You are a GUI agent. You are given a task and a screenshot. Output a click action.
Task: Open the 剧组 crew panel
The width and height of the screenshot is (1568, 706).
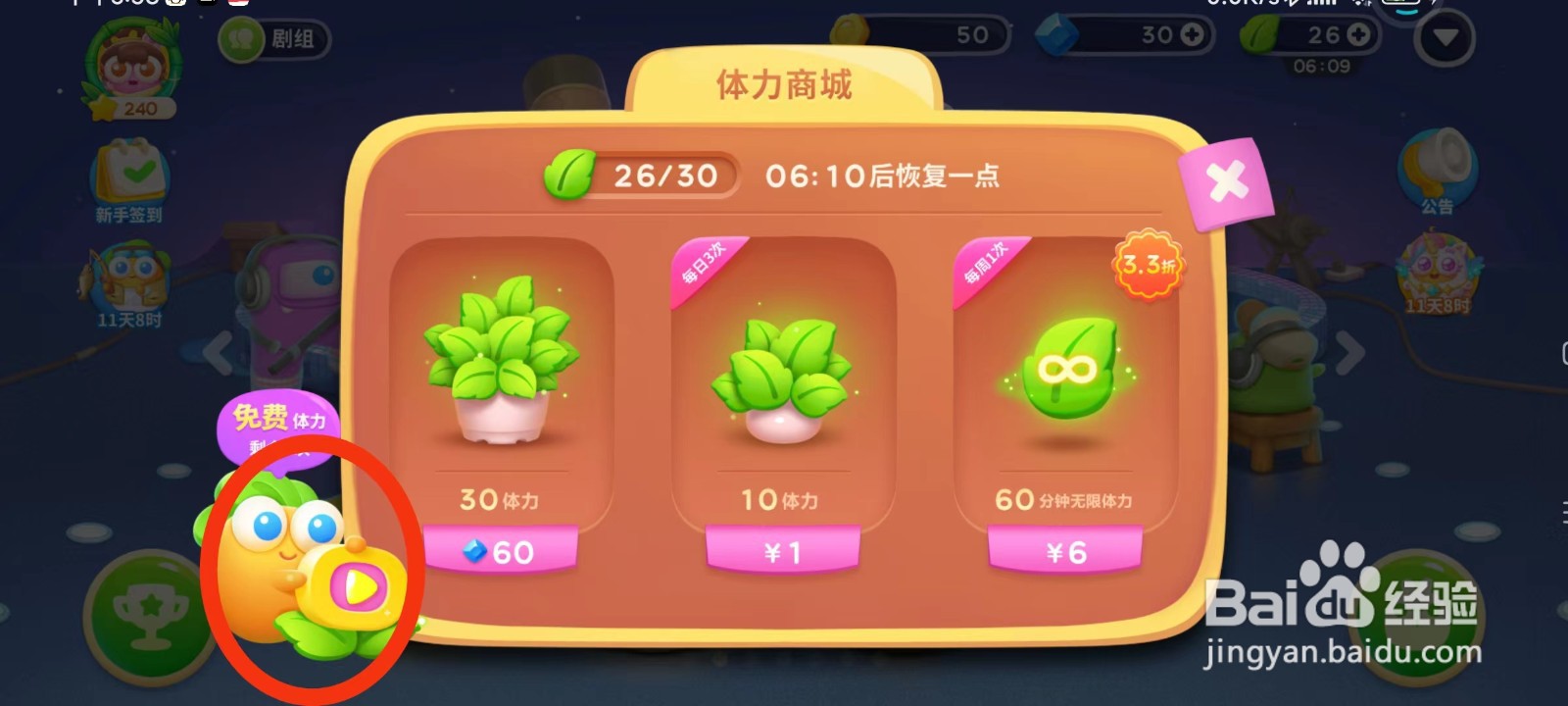274,41
